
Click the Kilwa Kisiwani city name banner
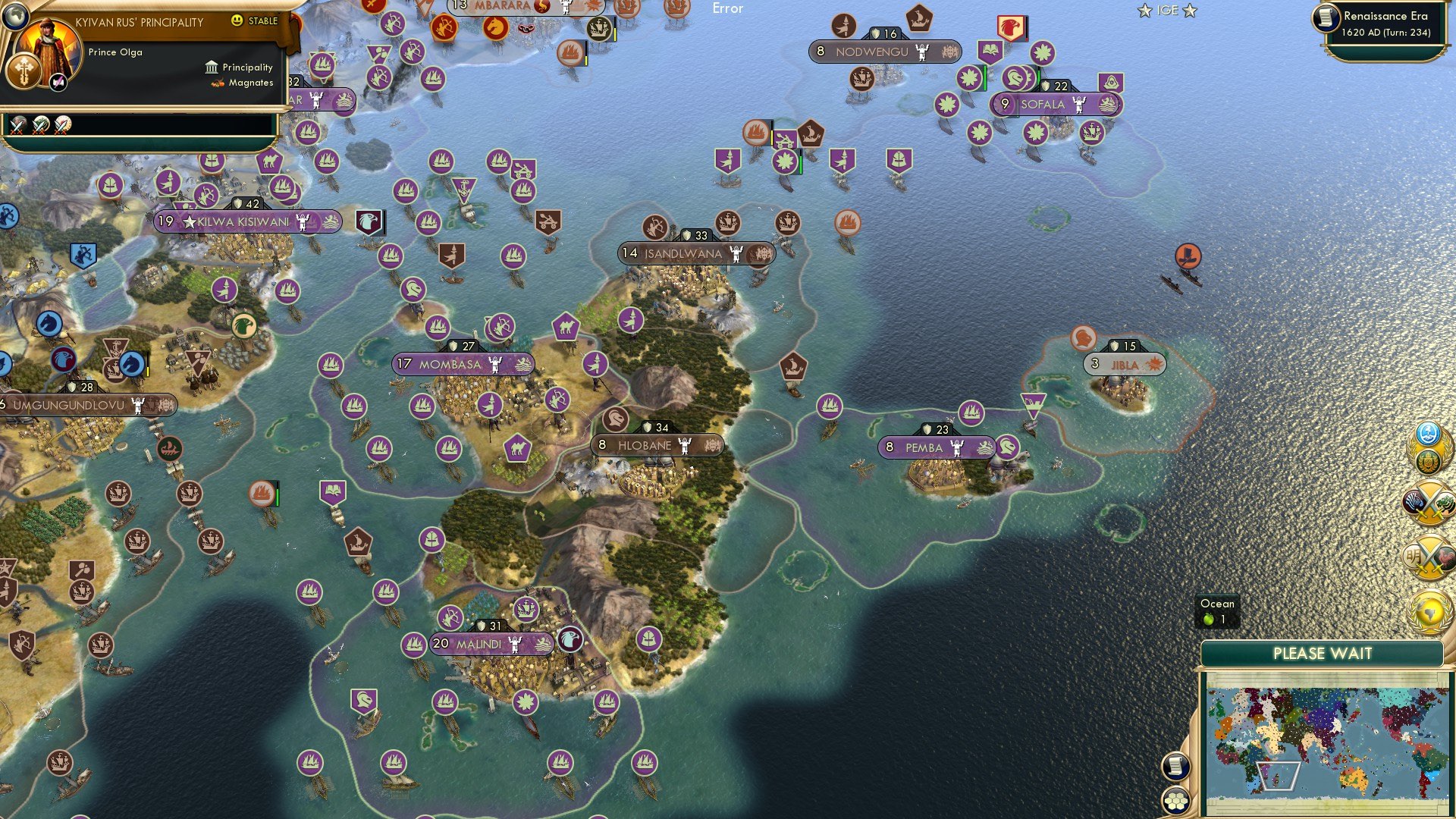(x=243, y=223)
